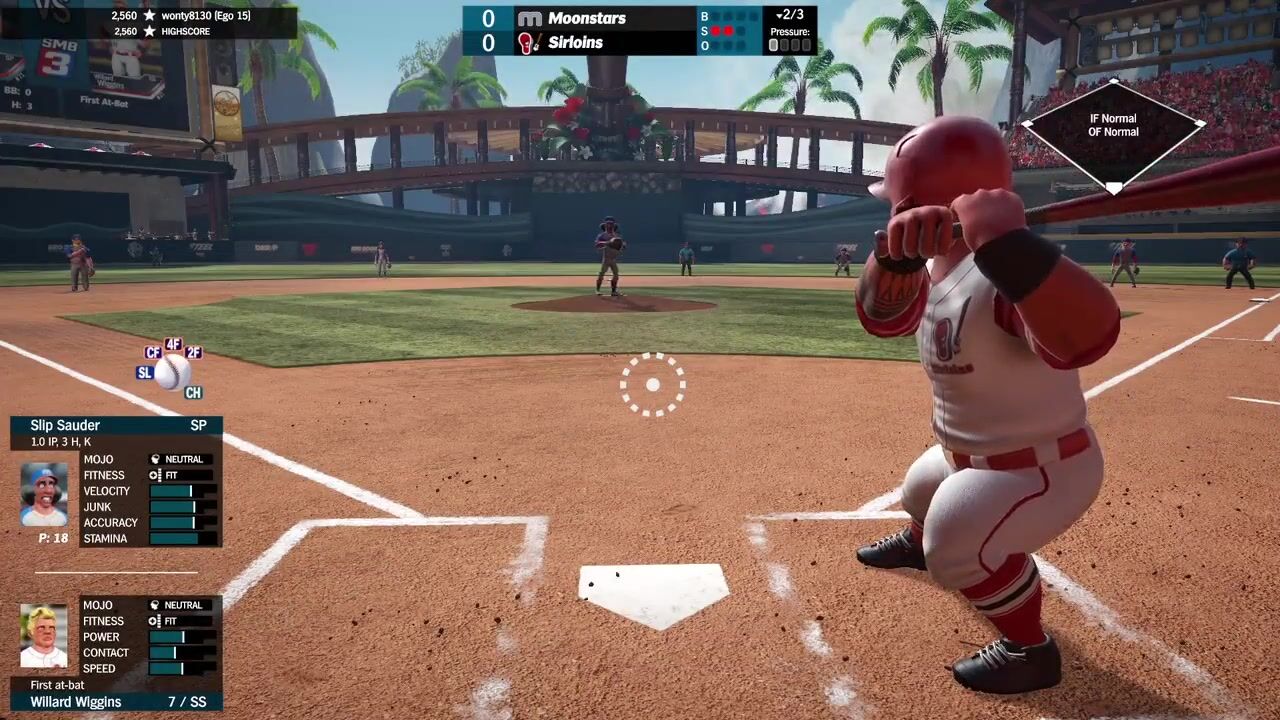This screenshot has width=1280, height=720.
Task: Choose the 2F two-seam fastball pitch
Action: coord(194,352)
